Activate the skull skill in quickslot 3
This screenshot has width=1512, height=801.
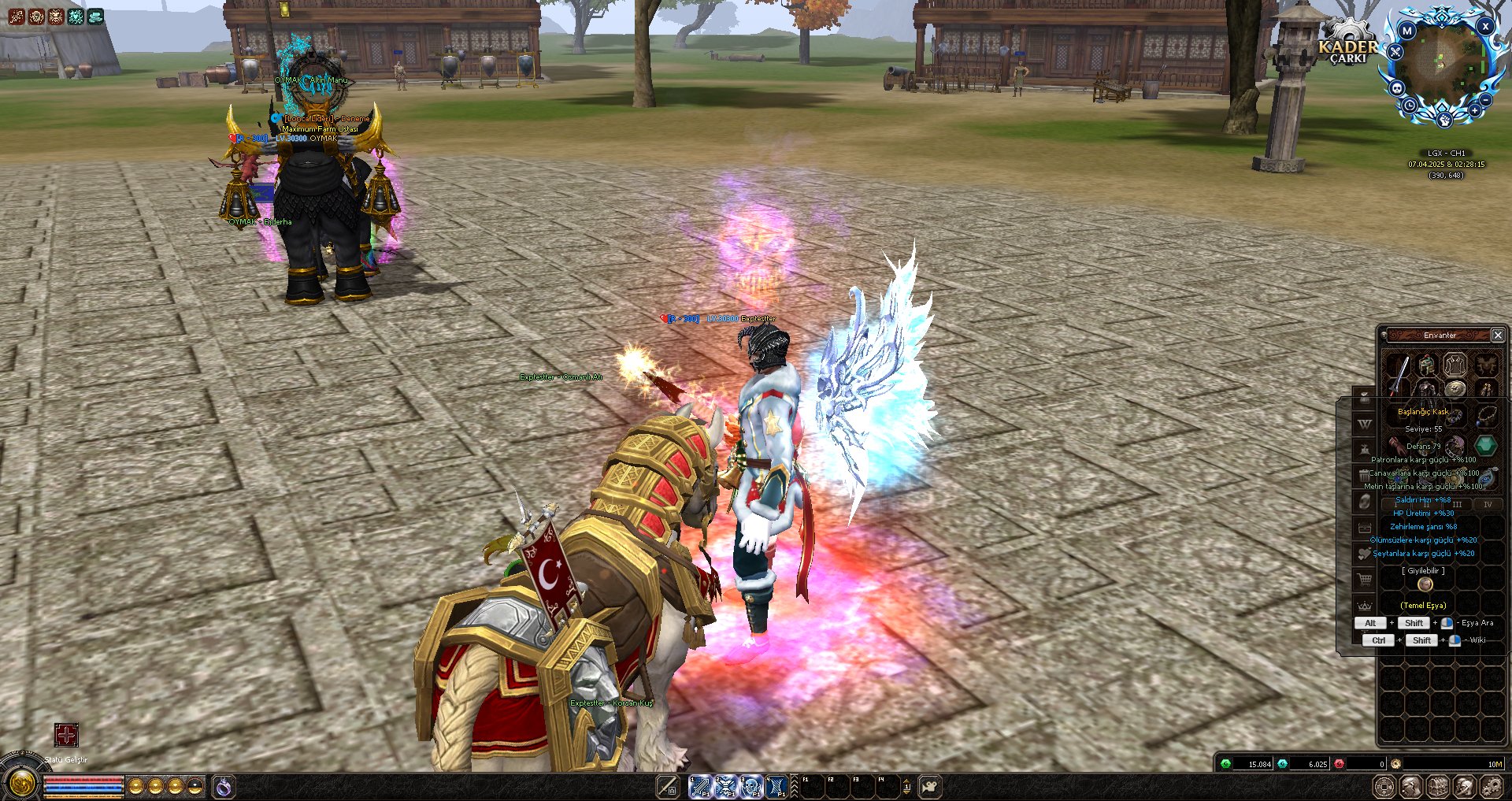click(x=751, y=786)
